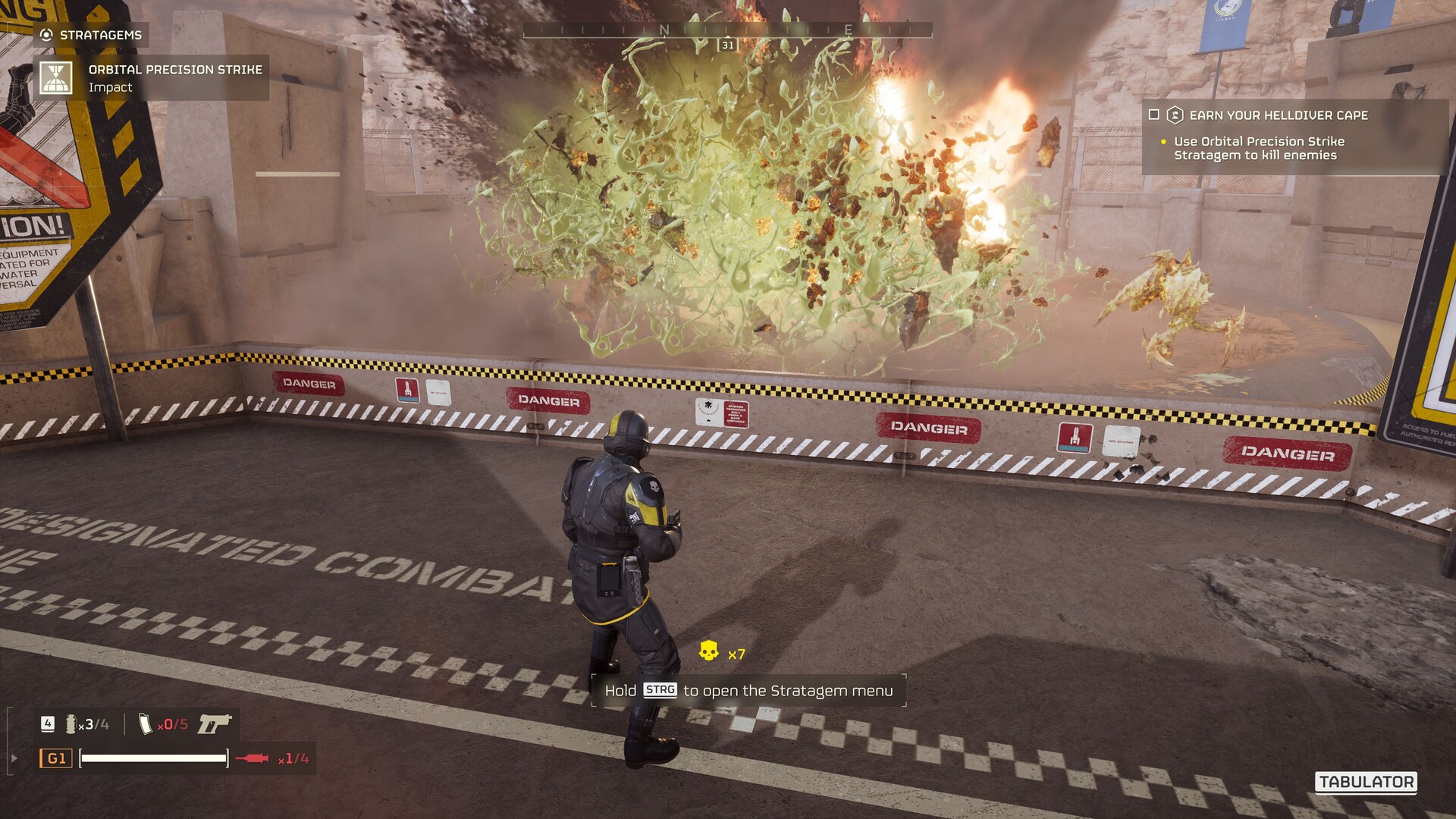The image size is (1456, 819).
Task: Select the pistol sidearm icon
Action: (215, 725)
